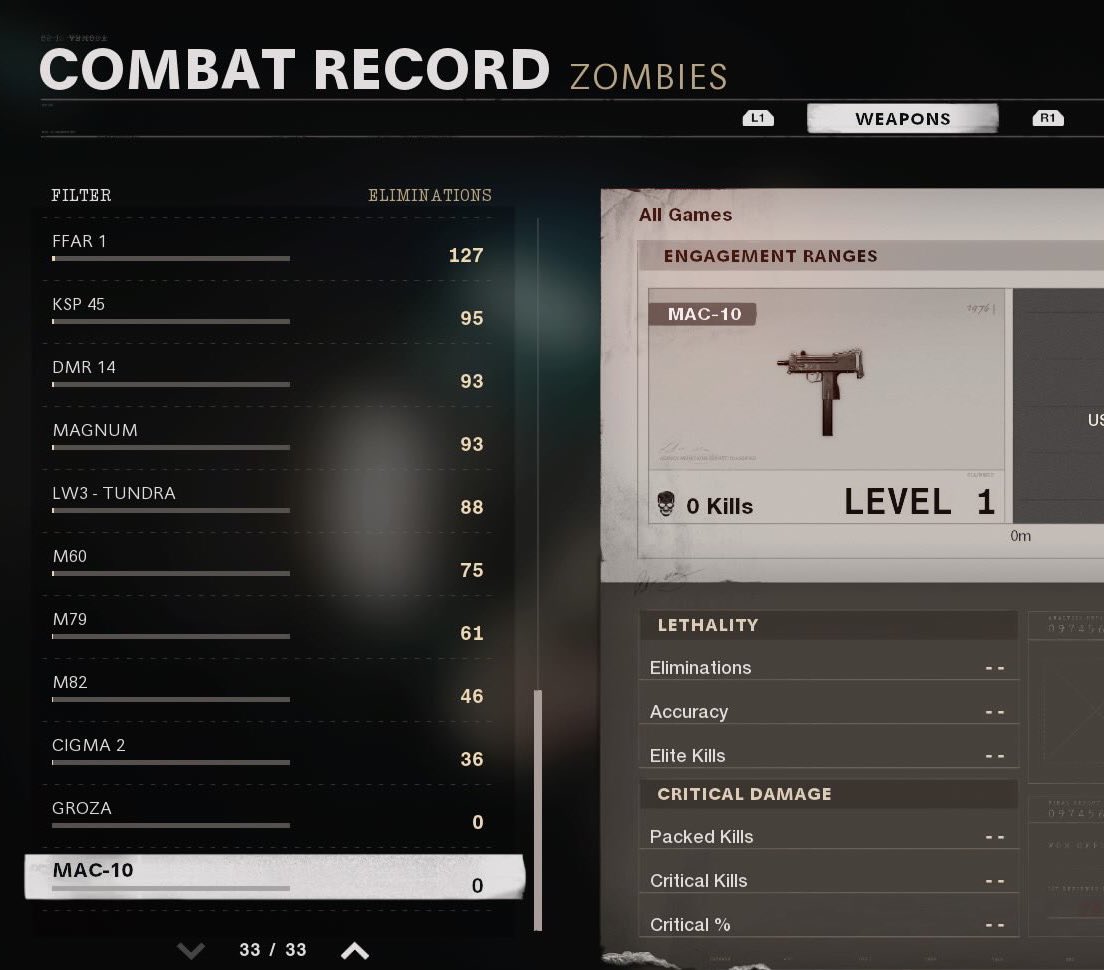Open the Cigma 2 weapon record

tap(270, 753)
